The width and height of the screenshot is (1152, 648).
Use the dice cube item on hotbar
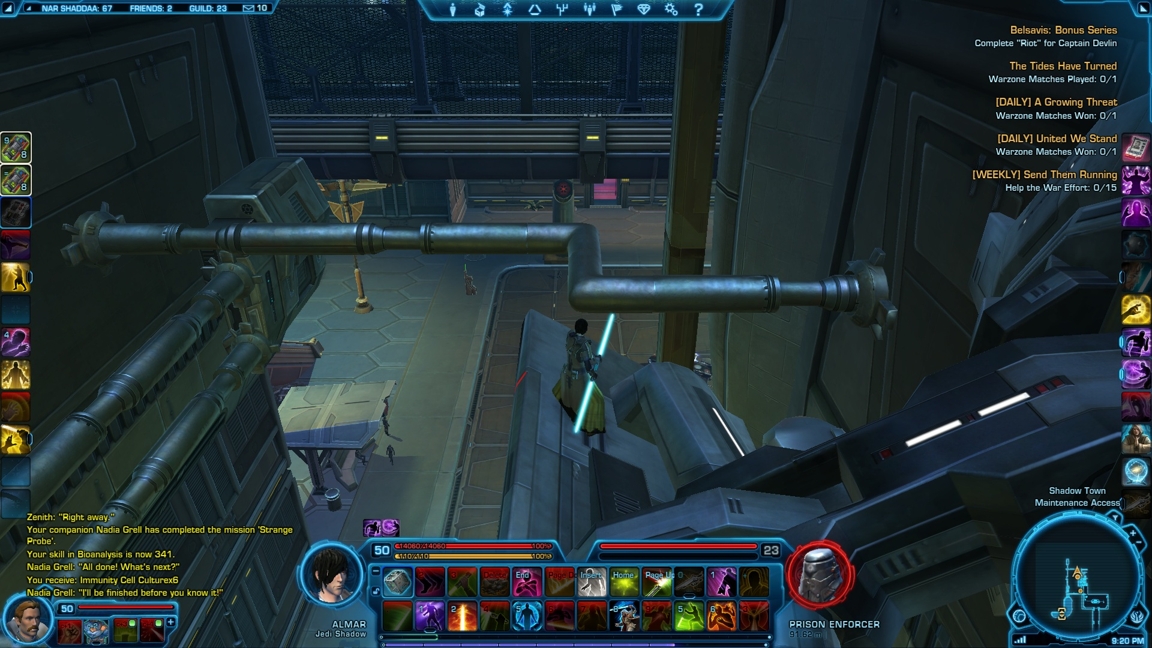point(397,582)
